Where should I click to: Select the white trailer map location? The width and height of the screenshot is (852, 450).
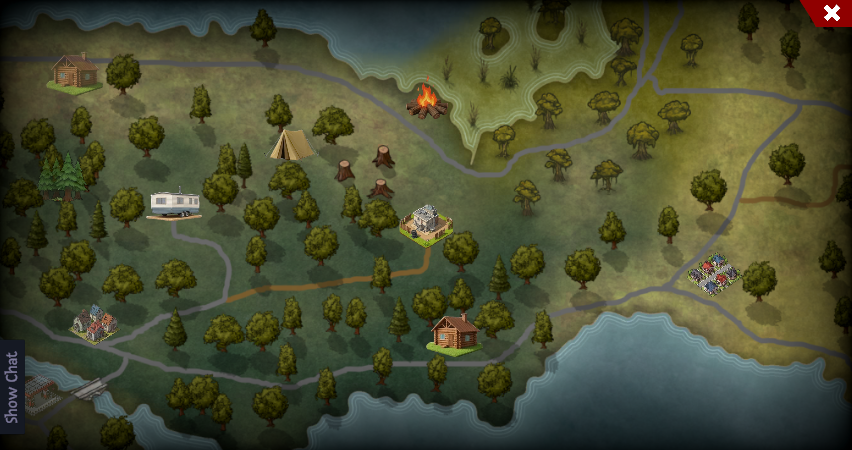pos(175,203)
